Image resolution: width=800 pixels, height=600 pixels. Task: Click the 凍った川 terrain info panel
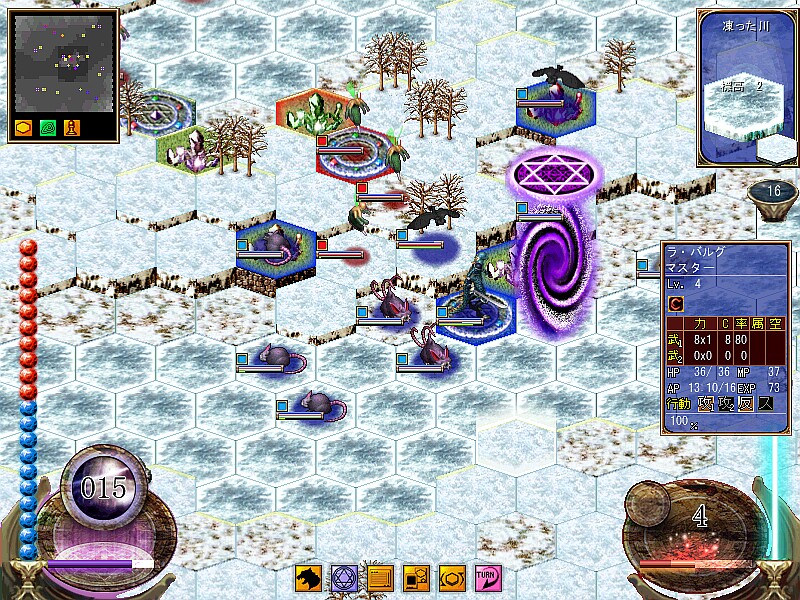(747, 87)
